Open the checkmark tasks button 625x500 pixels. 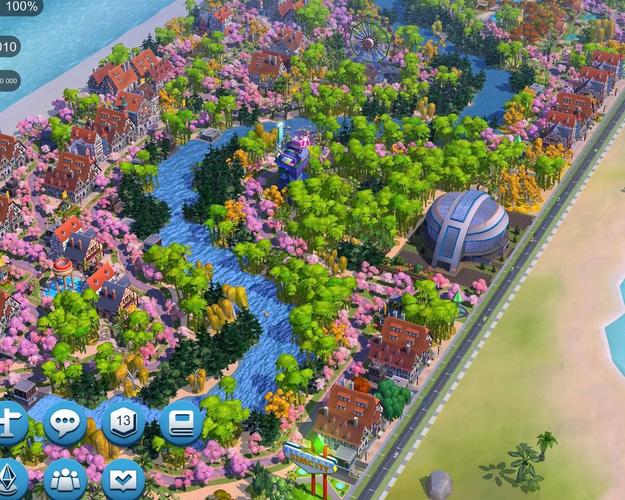[x=124, y=478]
